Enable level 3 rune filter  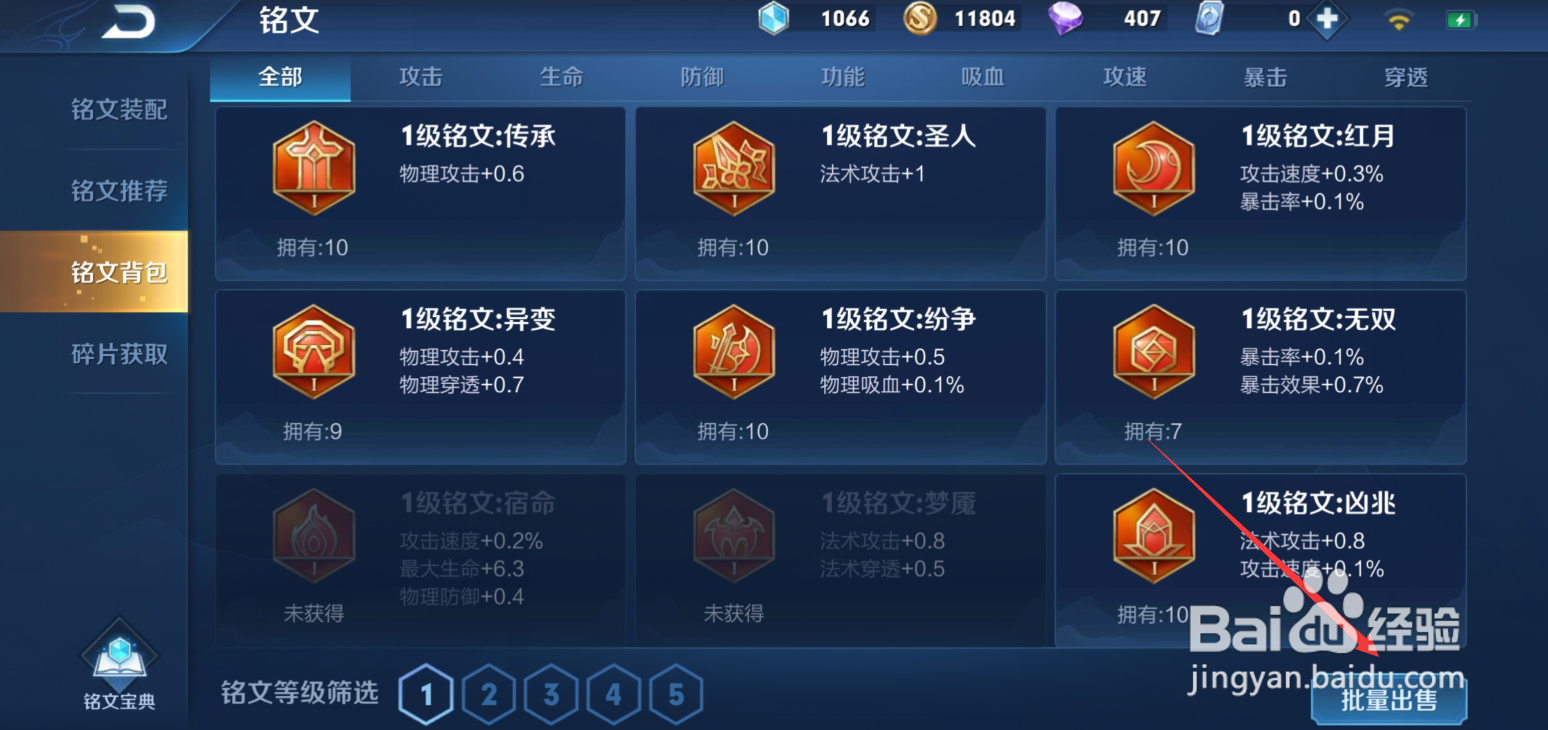tap(551, 693)
